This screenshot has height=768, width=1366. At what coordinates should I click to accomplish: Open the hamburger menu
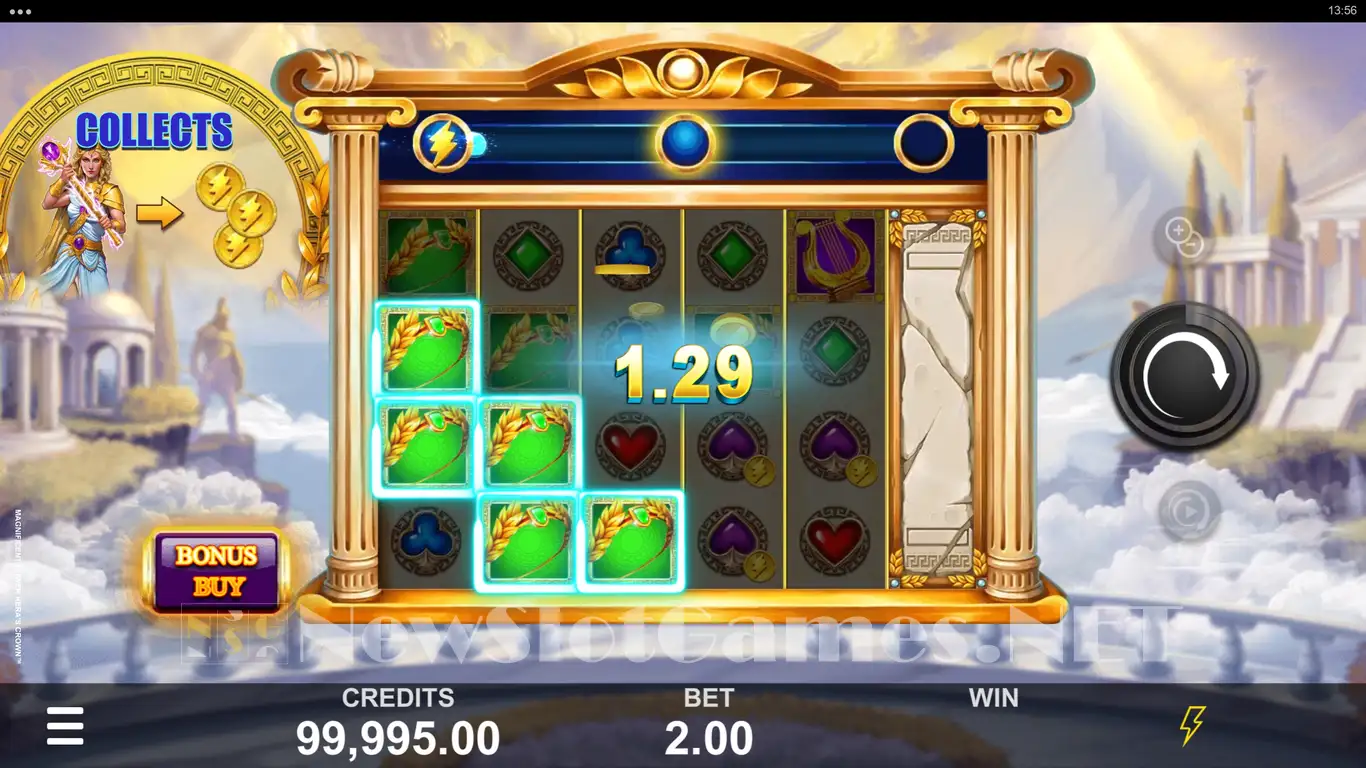click(65, 726)
